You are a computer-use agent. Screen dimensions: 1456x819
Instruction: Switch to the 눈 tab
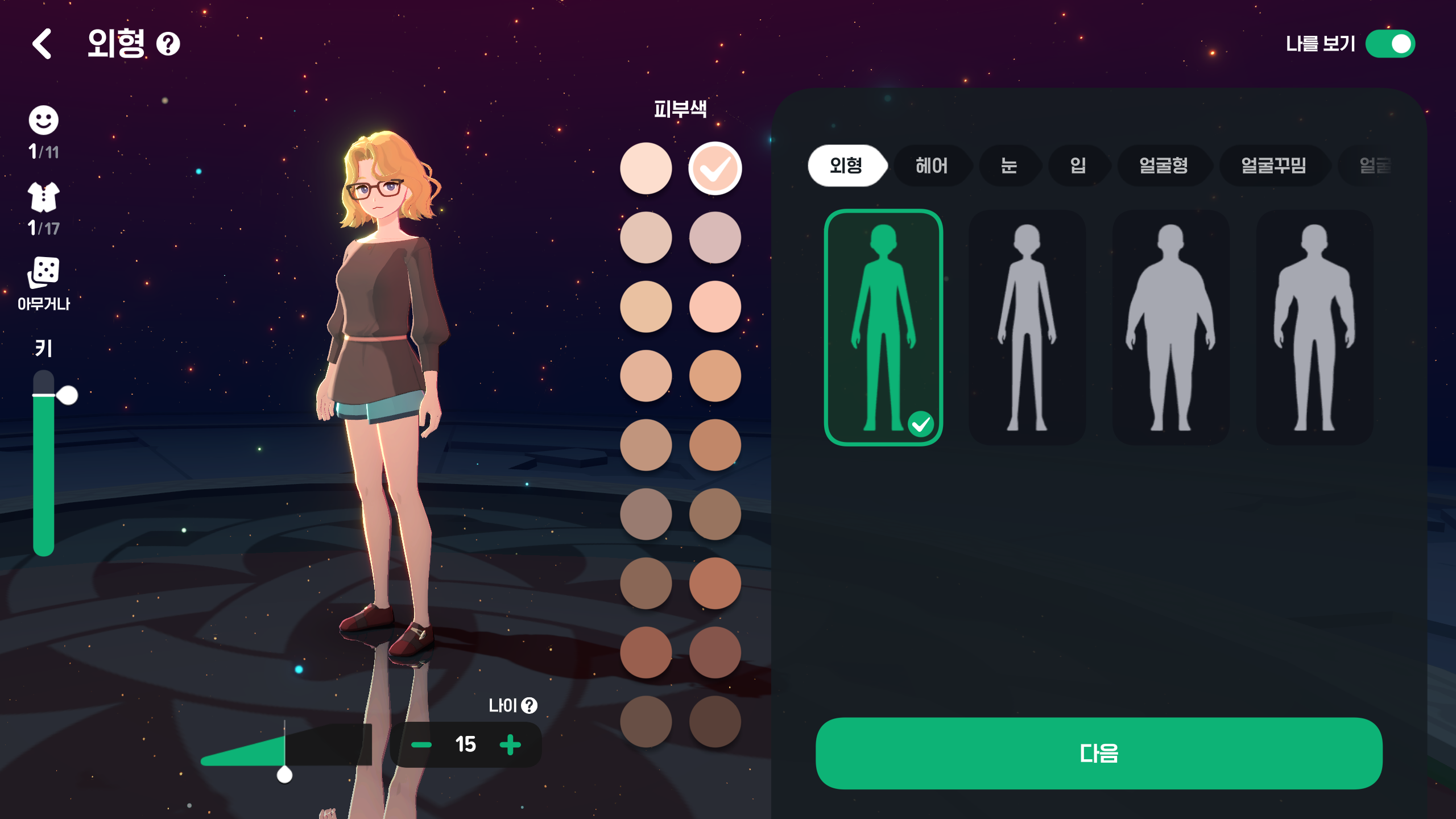pos(1008,166)
